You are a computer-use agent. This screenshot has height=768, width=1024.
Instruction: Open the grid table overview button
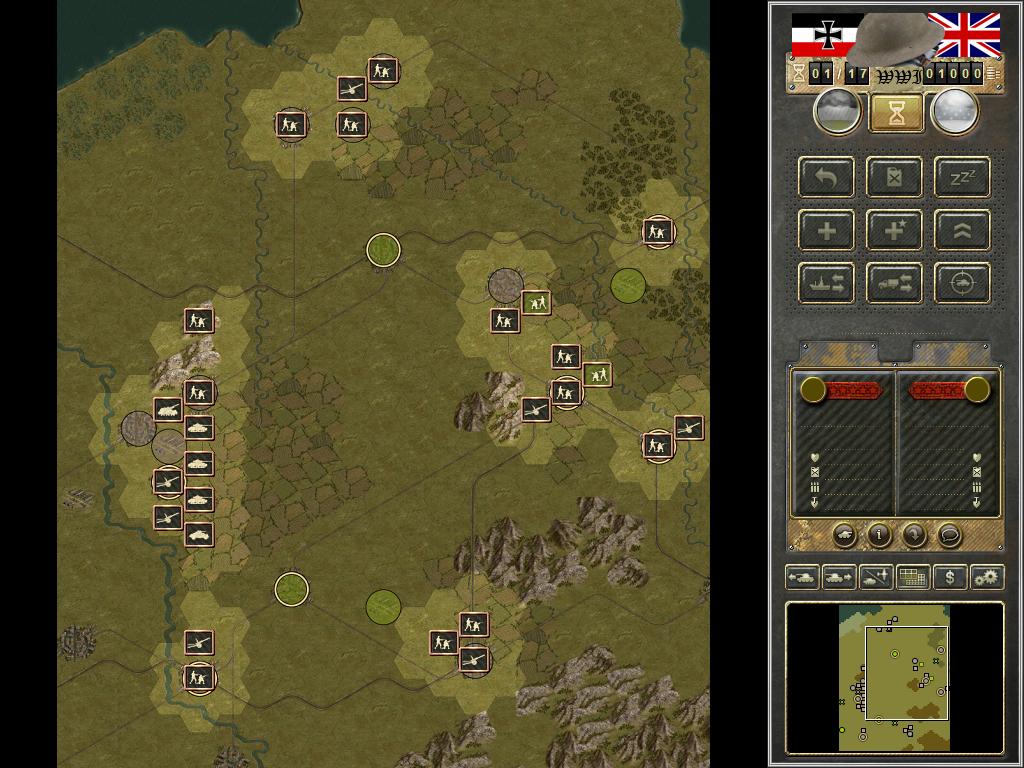912,577
